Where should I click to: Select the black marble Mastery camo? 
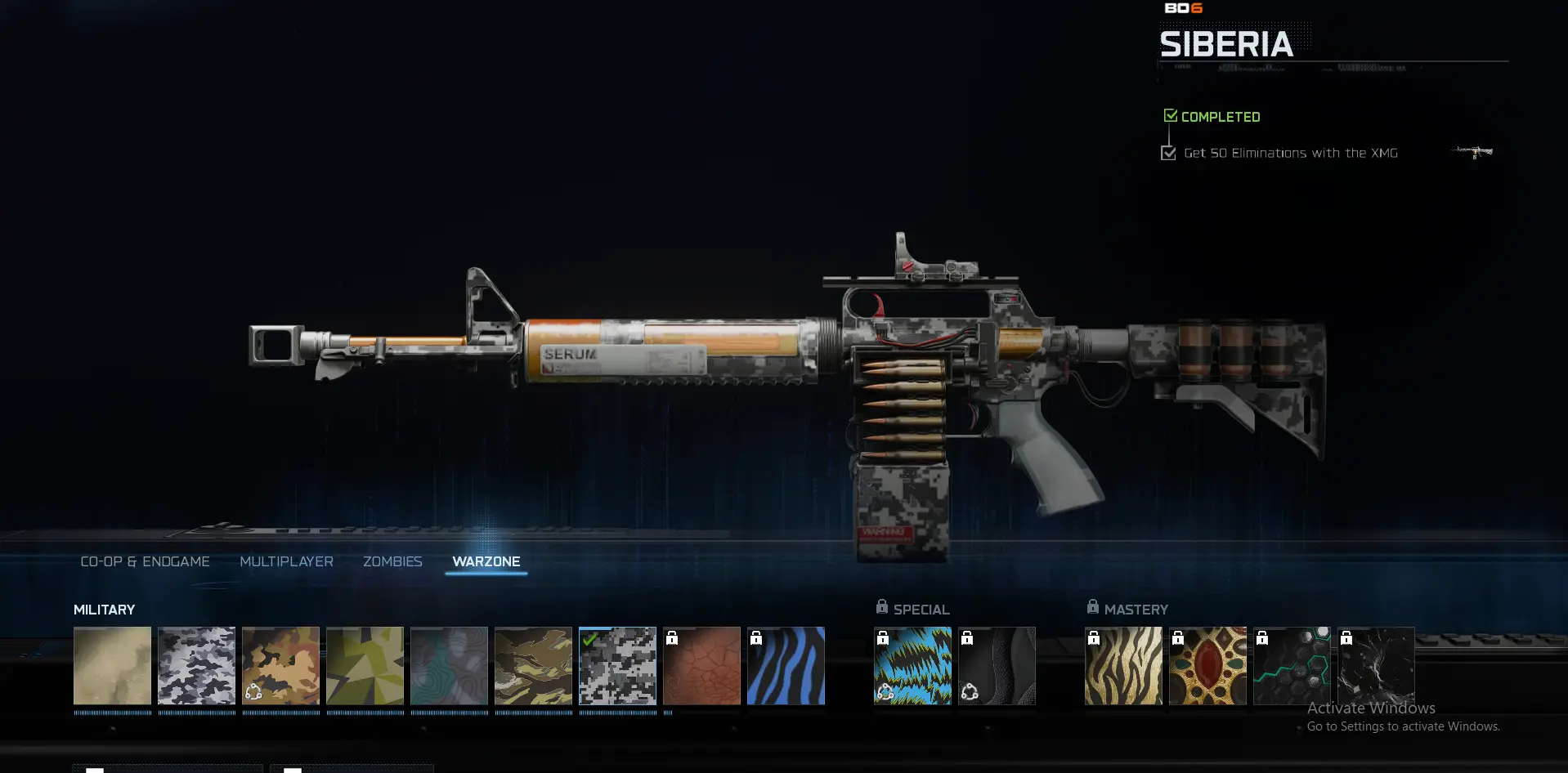(1376, 666)
